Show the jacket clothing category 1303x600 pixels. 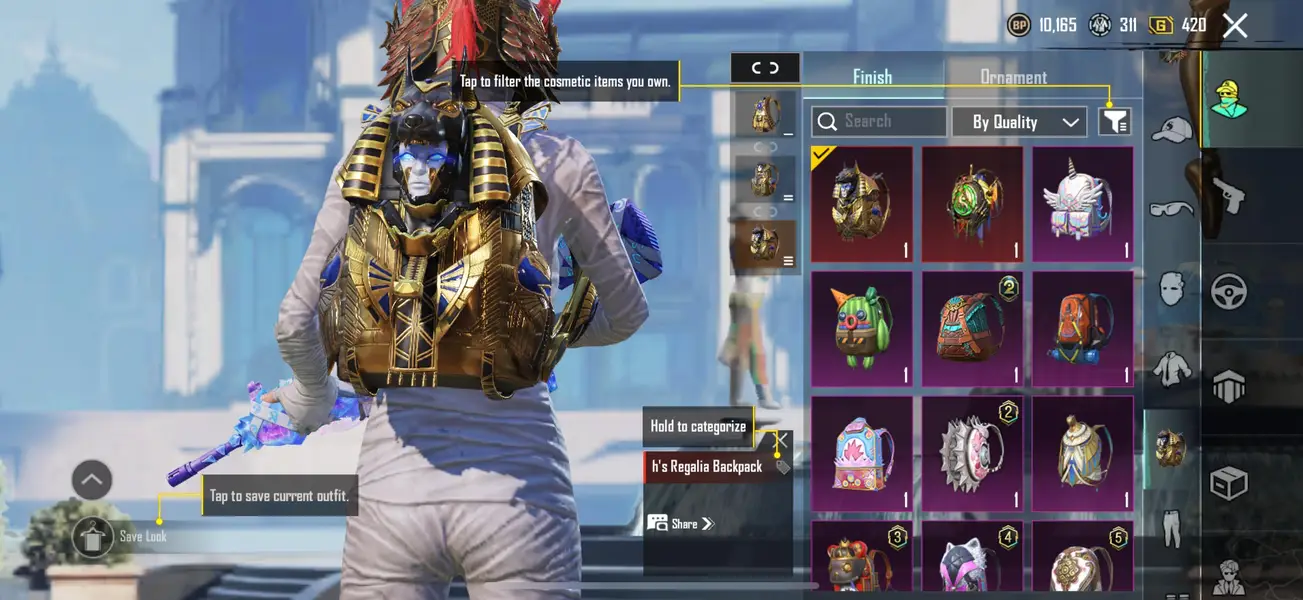(1172, 369)
